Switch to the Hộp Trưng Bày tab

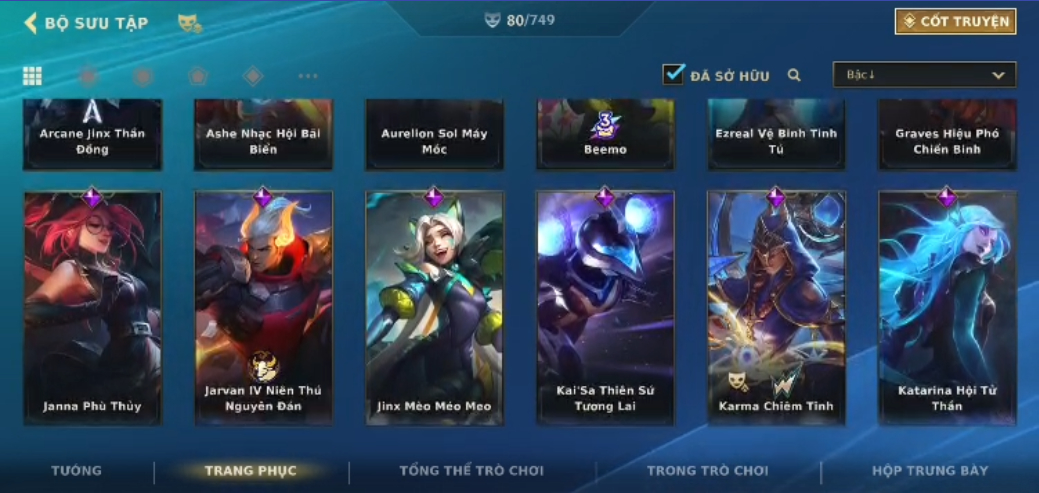coord(930,470)
